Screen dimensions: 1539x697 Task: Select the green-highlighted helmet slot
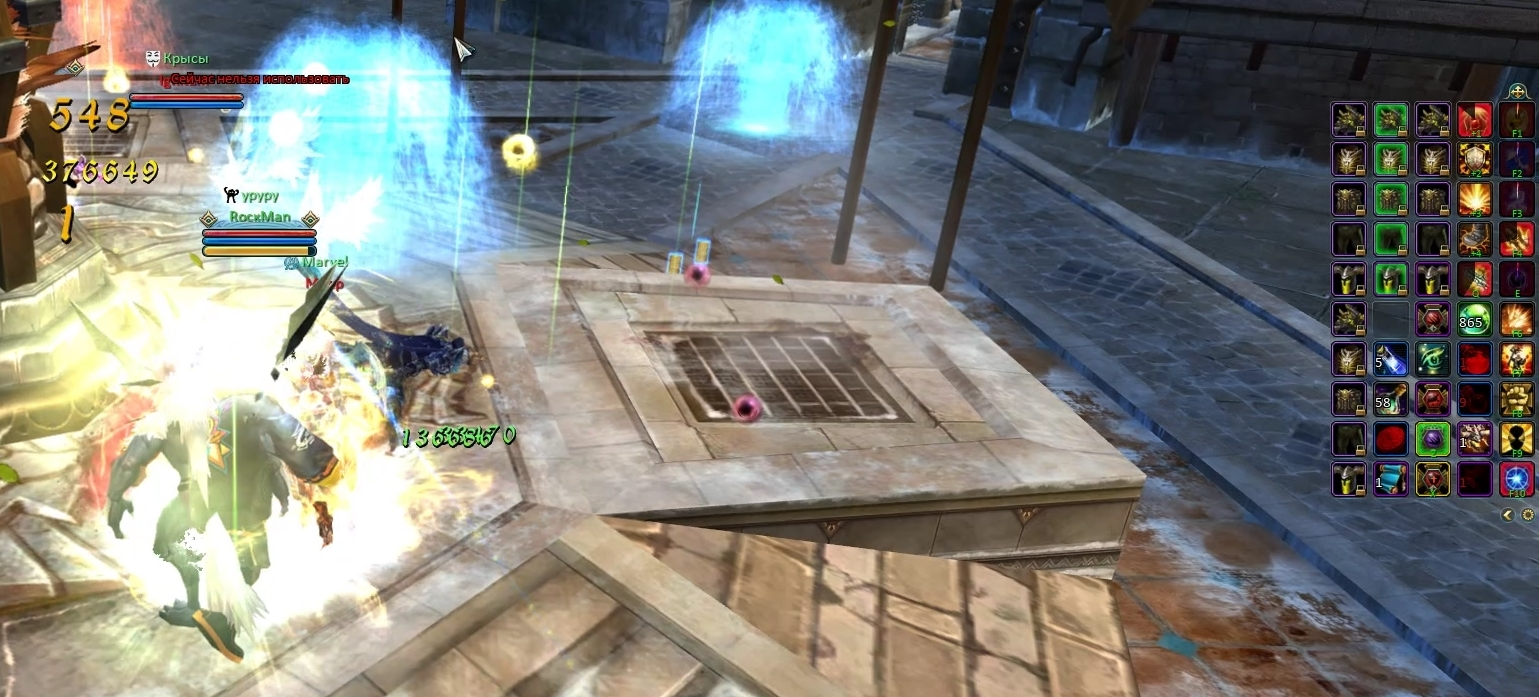click(x=1390, y=279)
